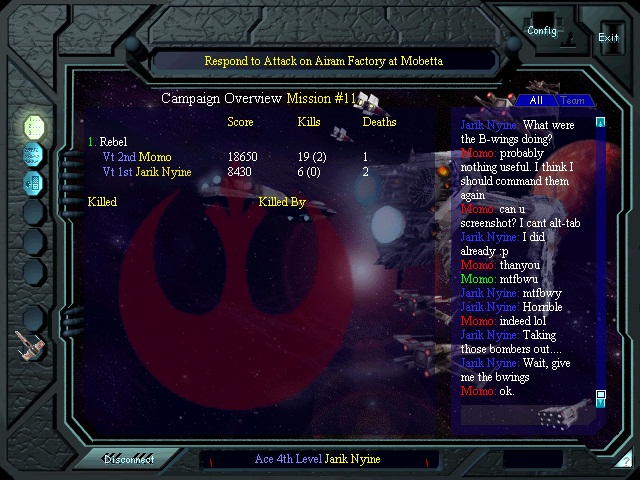Switch chat to the All tab
The width and height of the screenshot is (640, 480).
[536, 101]
